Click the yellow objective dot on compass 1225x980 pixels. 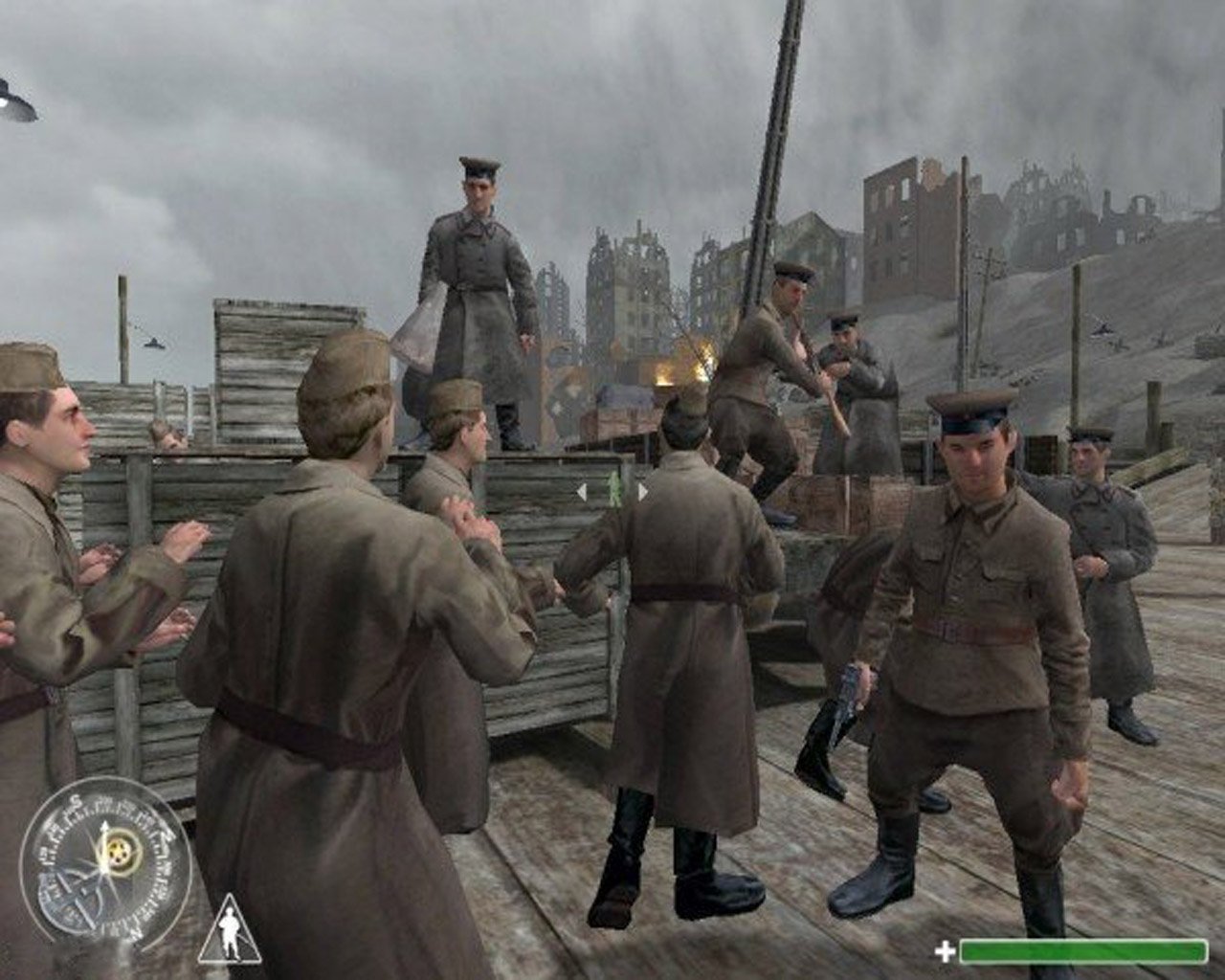119,851
